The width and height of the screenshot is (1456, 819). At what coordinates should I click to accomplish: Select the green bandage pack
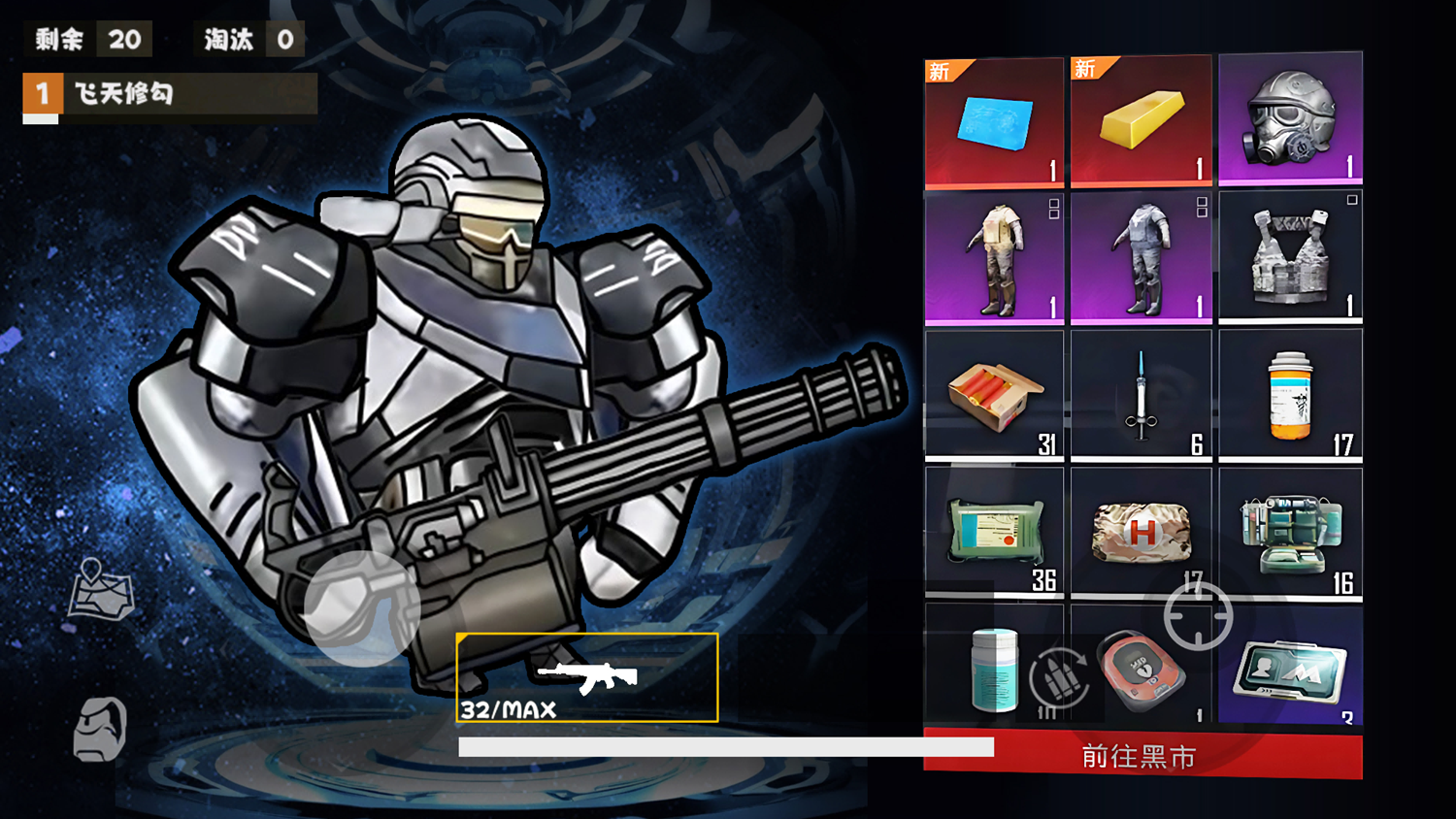[x=994, y=532]
